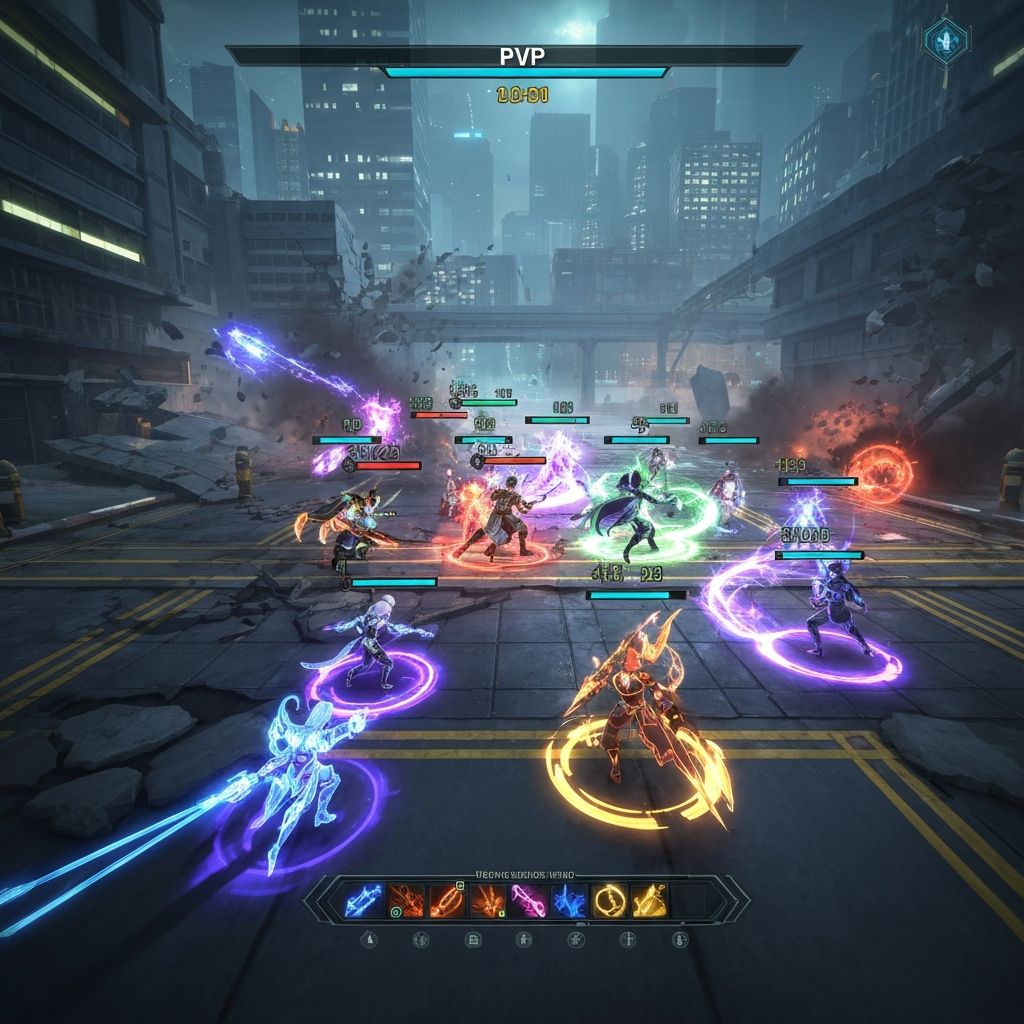Screen dimensions: 1024x1024
Task: Cast the golden winged blade skill
Action: click(x=650, y=901)
